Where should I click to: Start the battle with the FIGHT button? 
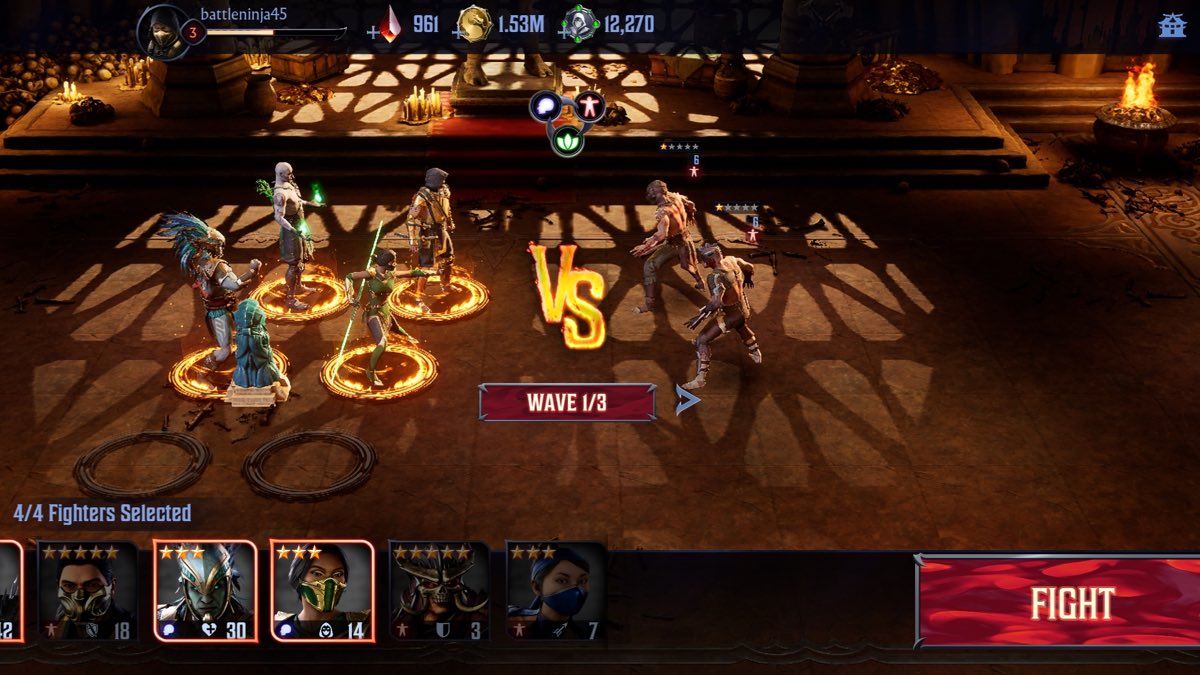pos(1060,603)
